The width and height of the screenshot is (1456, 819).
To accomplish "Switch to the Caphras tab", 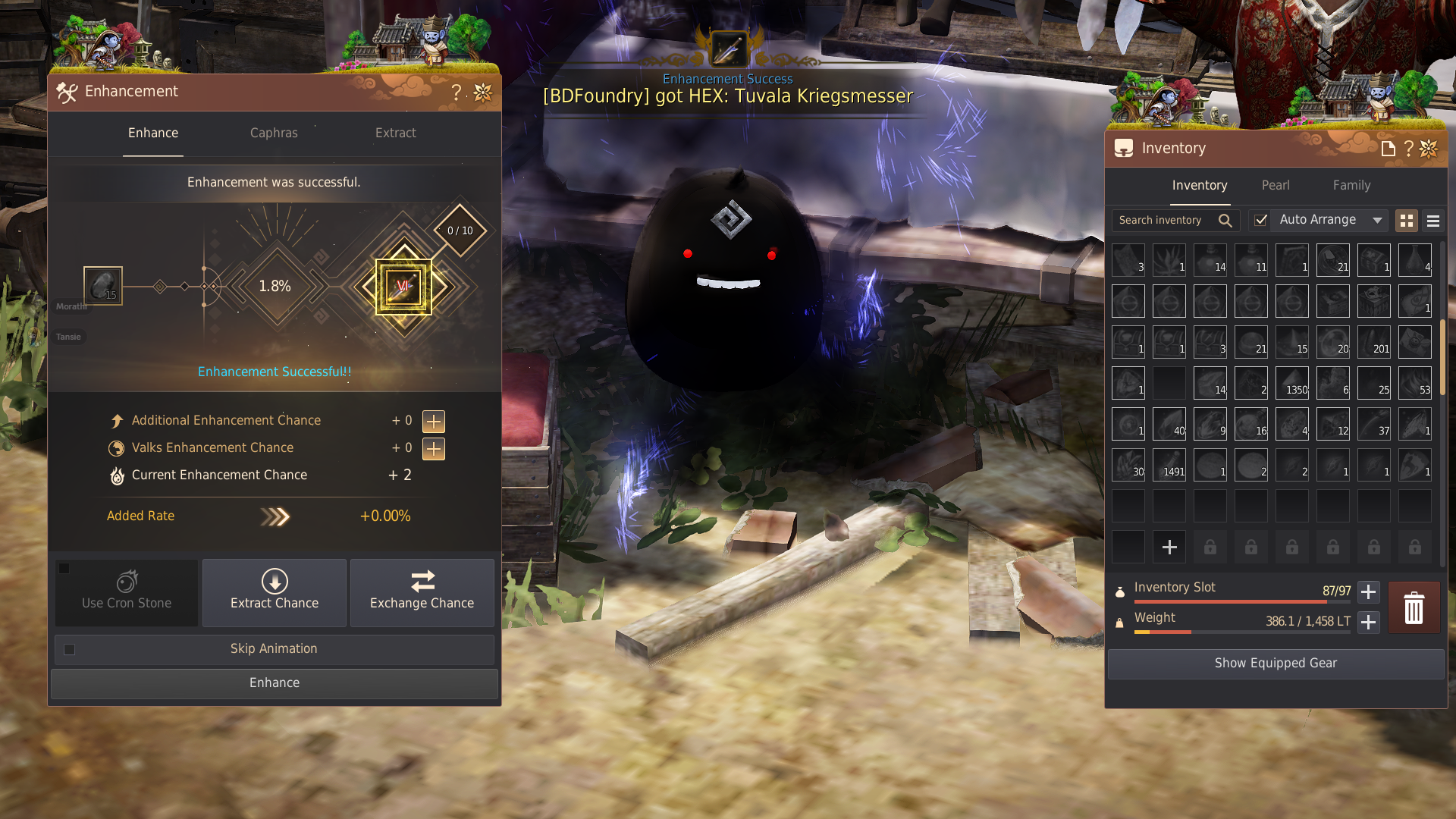I will click(274, 133).
